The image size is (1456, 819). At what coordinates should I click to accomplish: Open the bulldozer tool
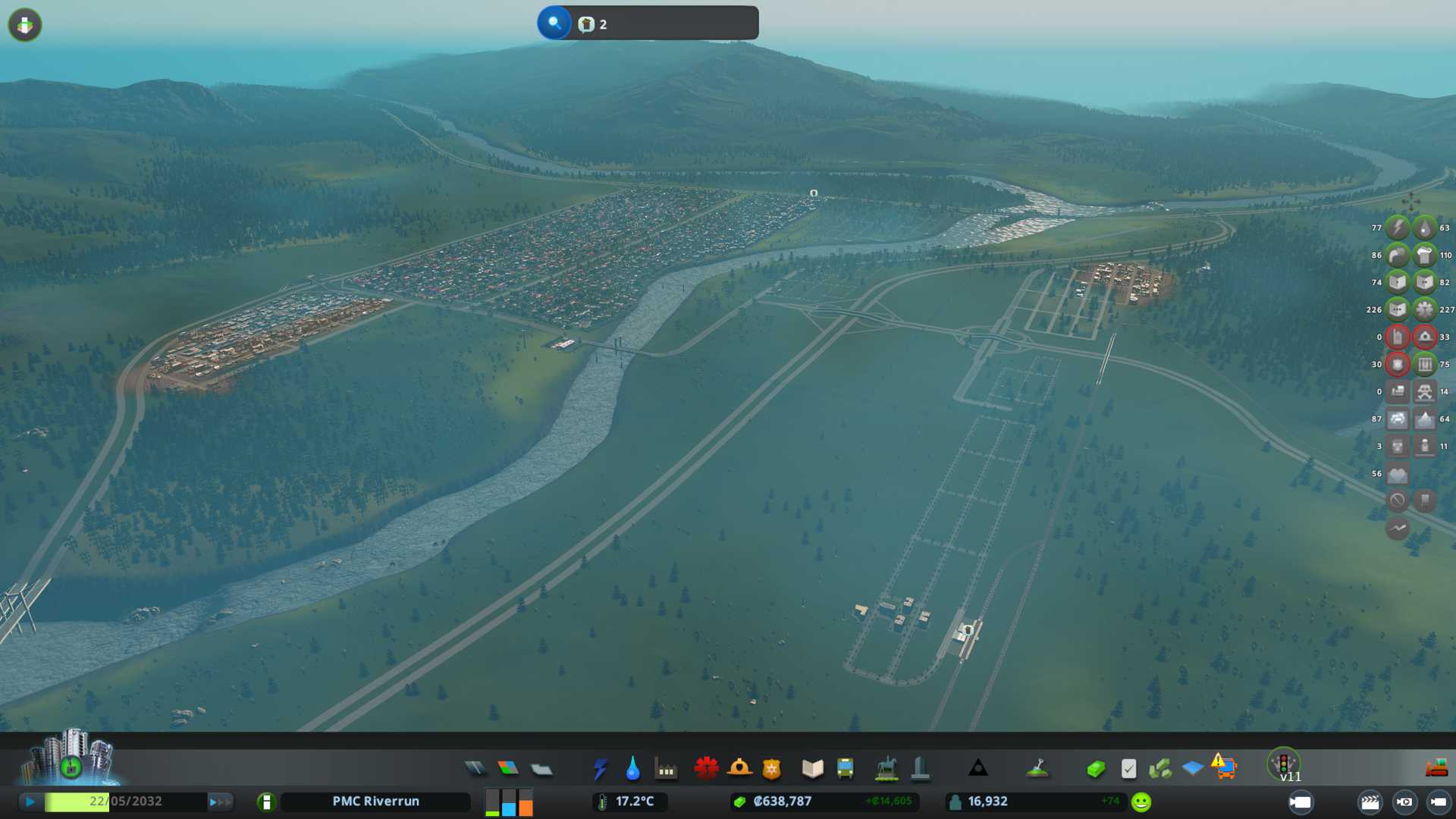(1436, 769)
